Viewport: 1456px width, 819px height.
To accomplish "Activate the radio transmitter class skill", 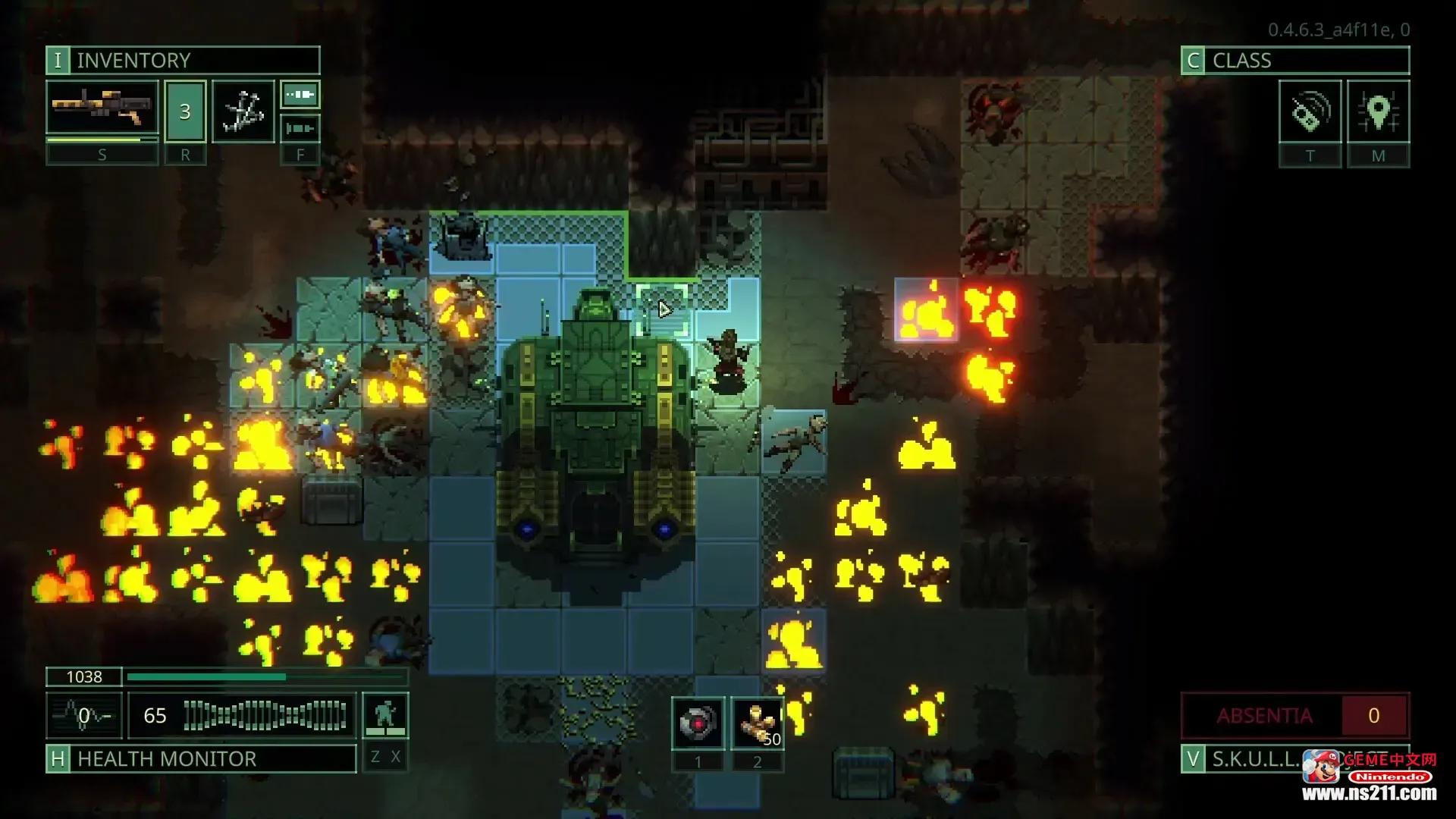I will 1310,111.
